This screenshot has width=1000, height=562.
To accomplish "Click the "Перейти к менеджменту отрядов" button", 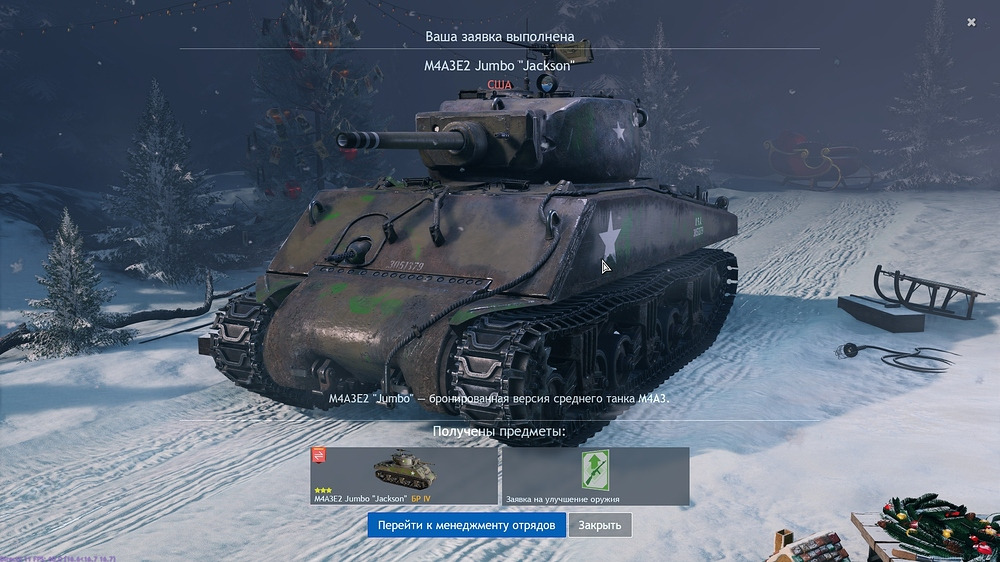I will click(466, 525).
